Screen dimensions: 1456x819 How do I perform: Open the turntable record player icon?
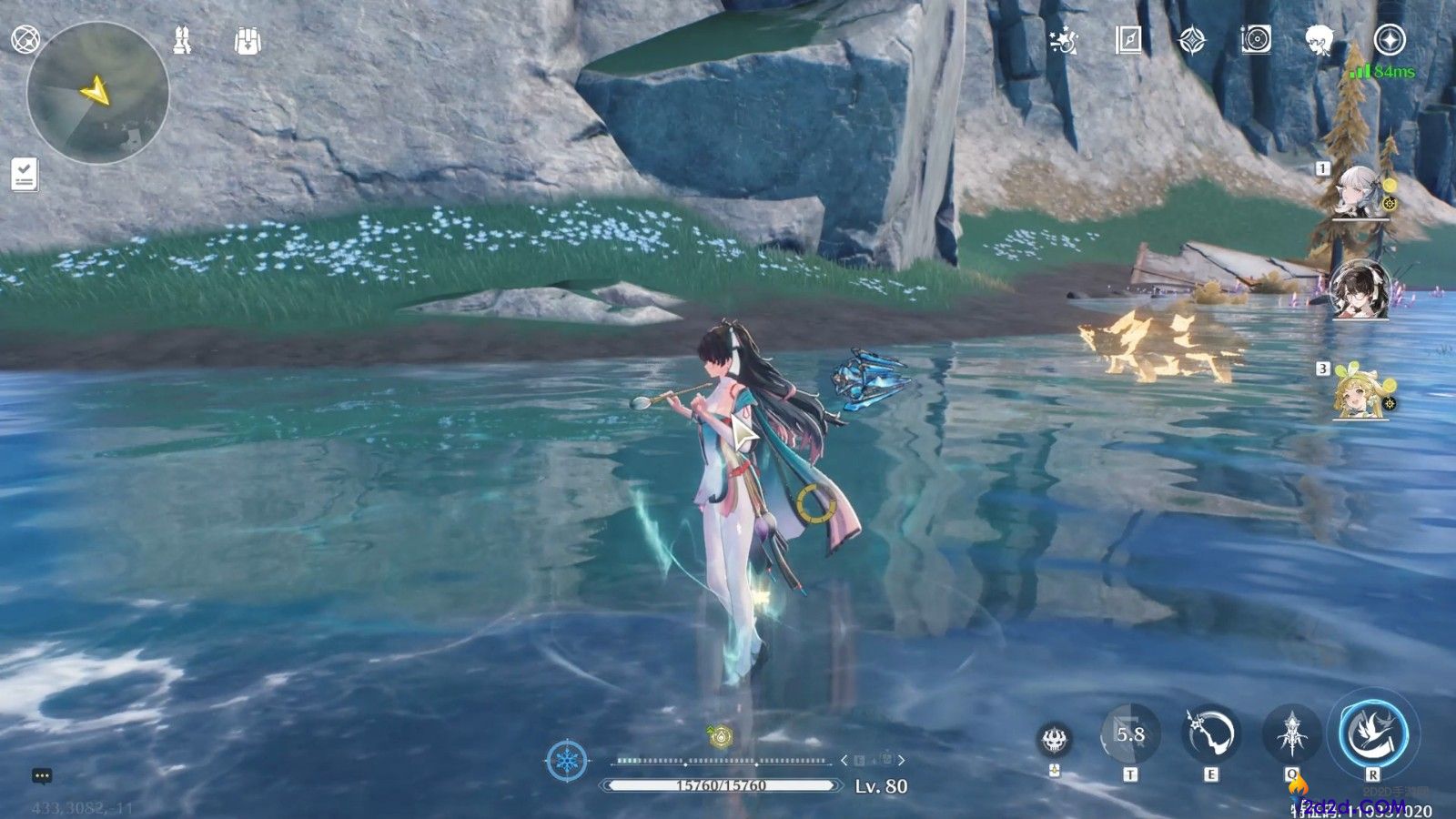tap(1256, 40)
